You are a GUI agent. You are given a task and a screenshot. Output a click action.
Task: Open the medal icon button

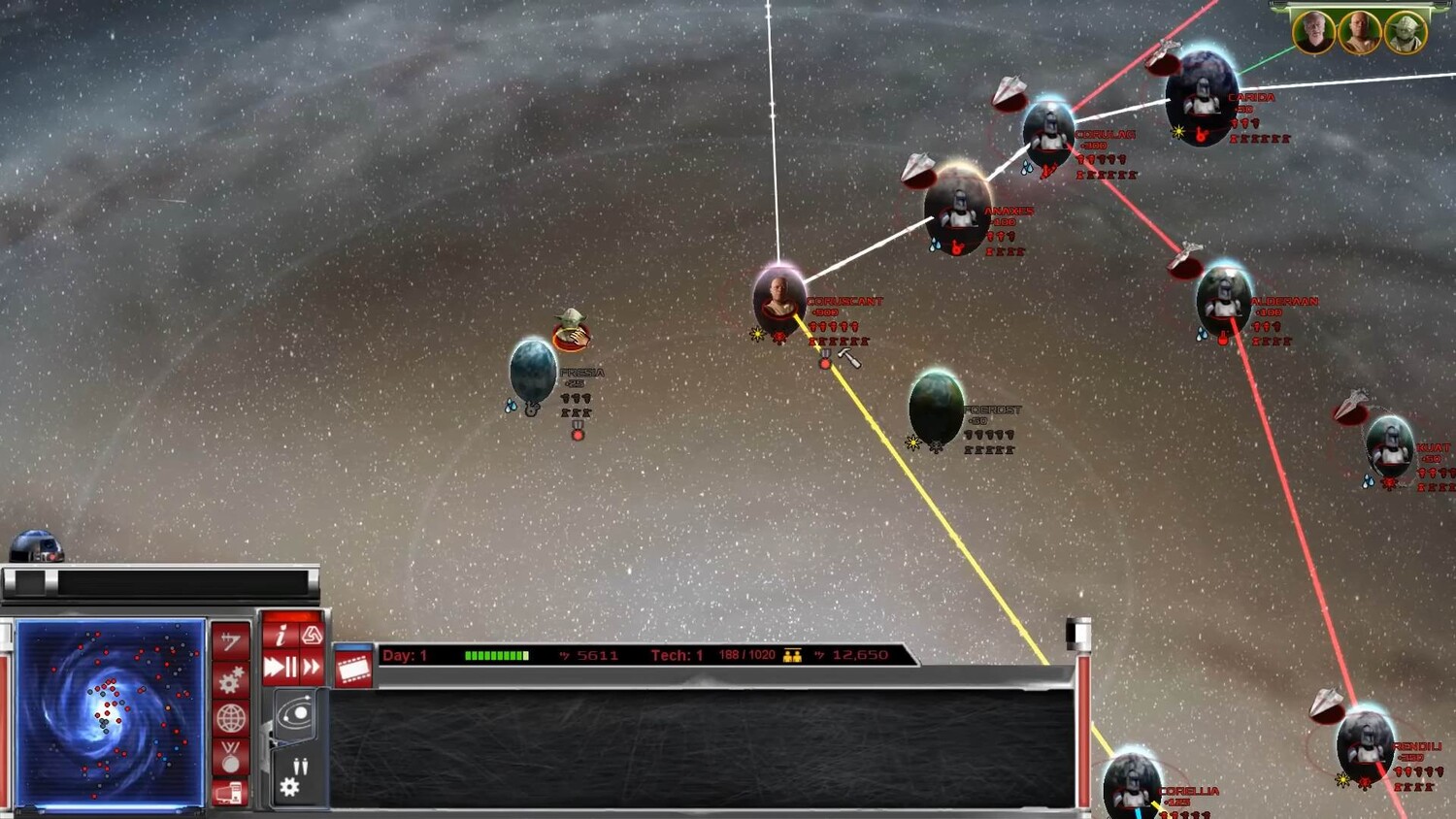230,756
